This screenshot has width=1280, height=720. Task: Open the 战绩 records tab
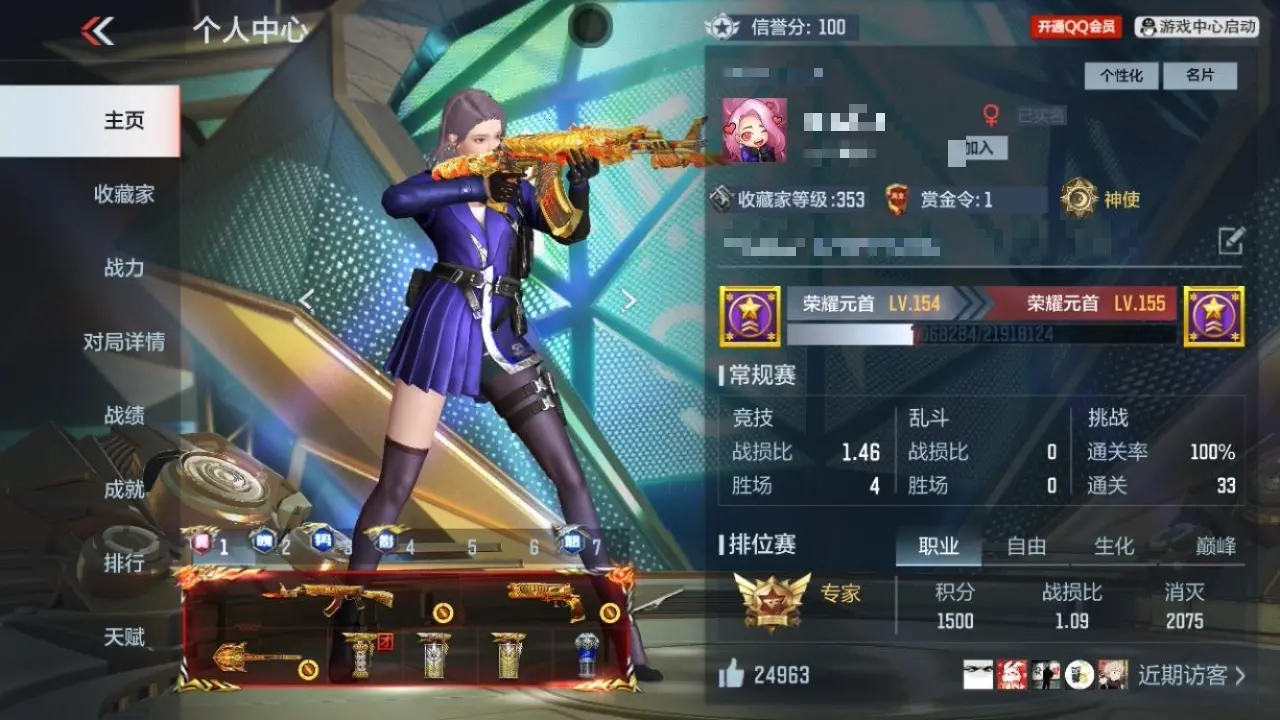(124, 416)
